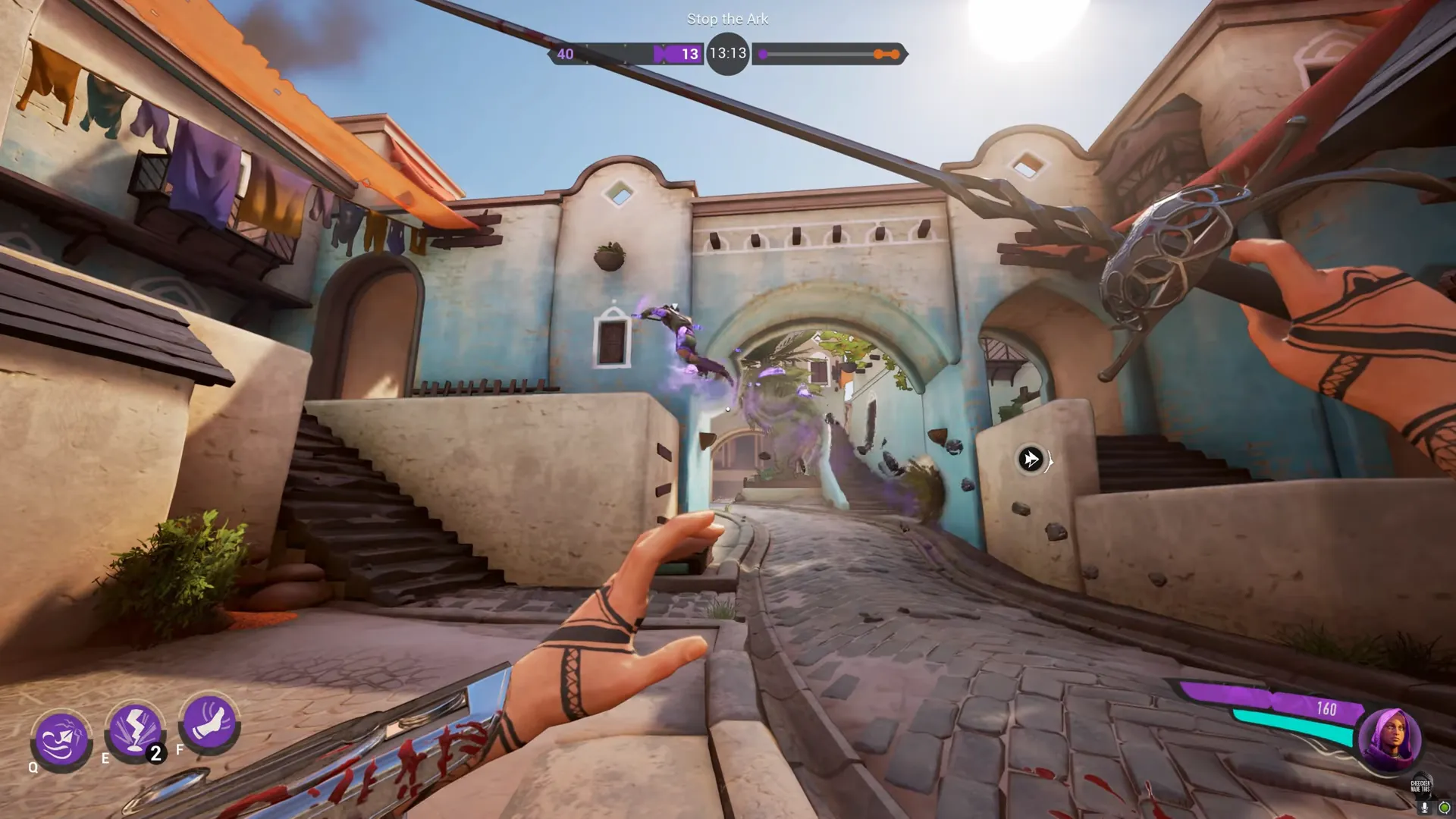
Task: Toggle the microphone overlay icon
Action: 1424,808
